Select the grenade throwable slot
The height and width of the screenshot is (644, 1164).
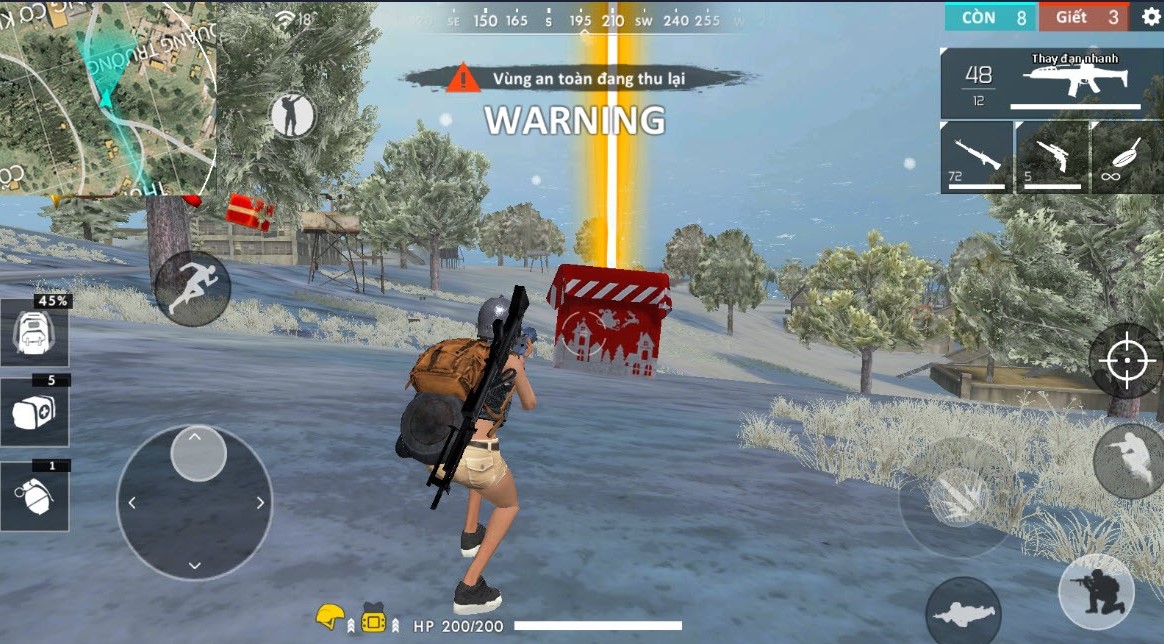click(34, 496)
